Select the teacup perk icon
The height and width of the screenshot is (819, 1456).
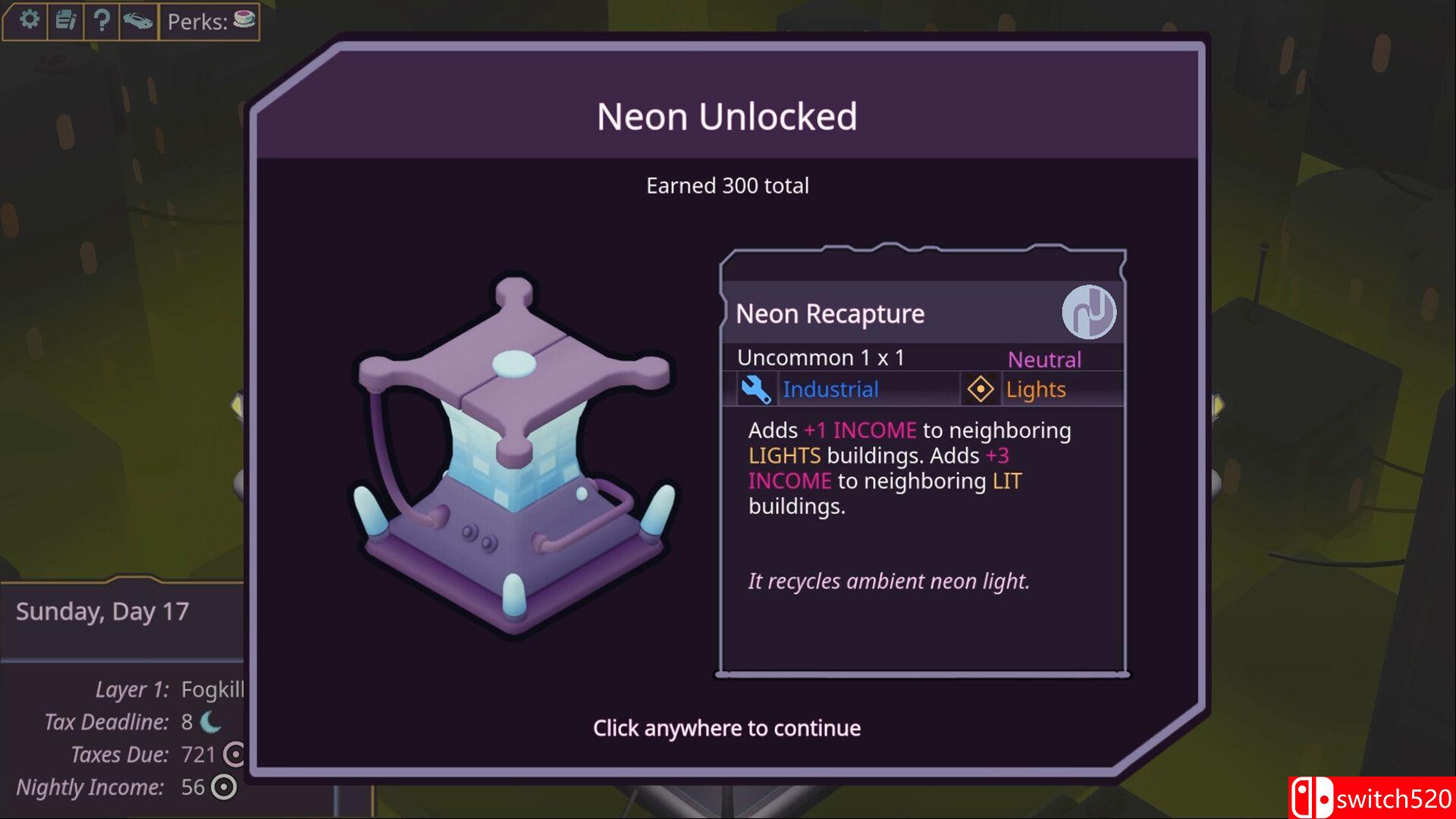click(244, 20)
